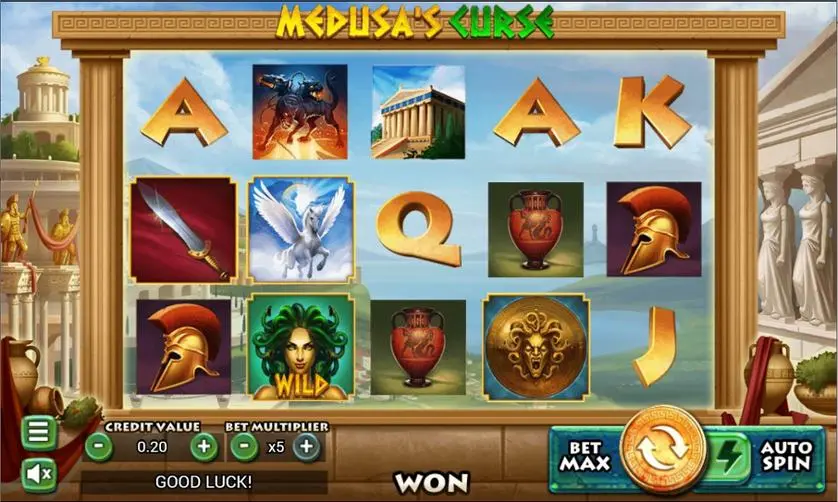Lower the bet multiplier
Screen dimensions: 838x502
point(243,447)
